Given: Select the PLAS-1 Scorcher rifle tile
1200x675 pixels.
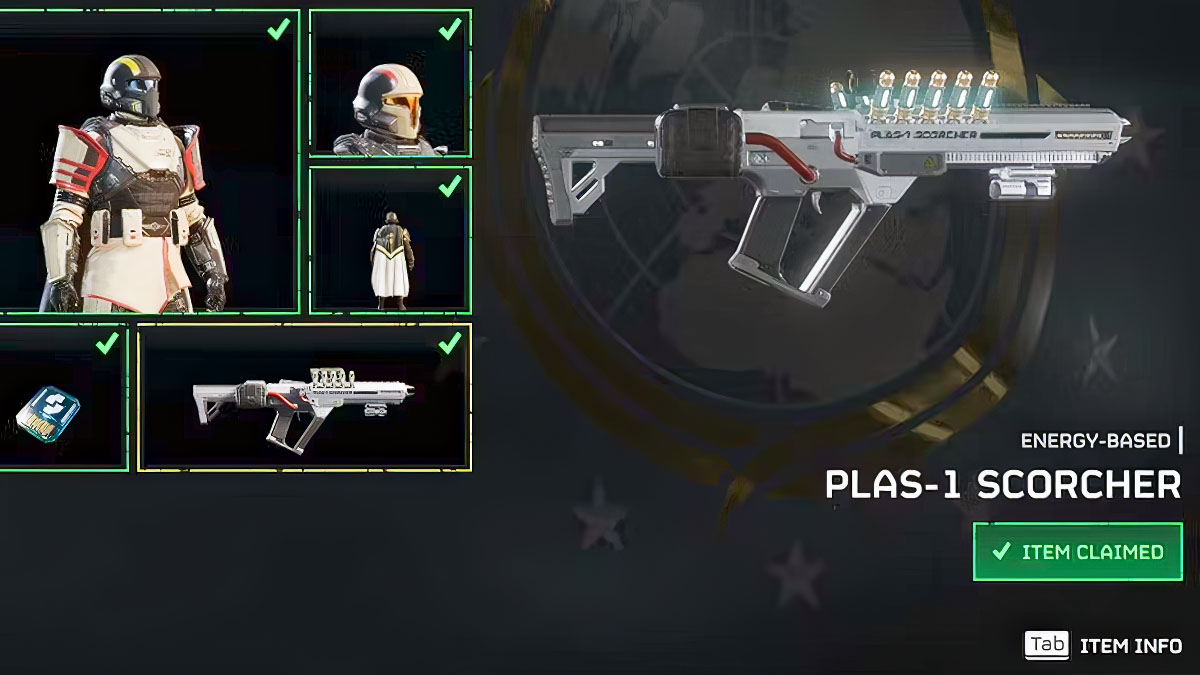Looking at the screenshot, I should (x=304, y=398).
